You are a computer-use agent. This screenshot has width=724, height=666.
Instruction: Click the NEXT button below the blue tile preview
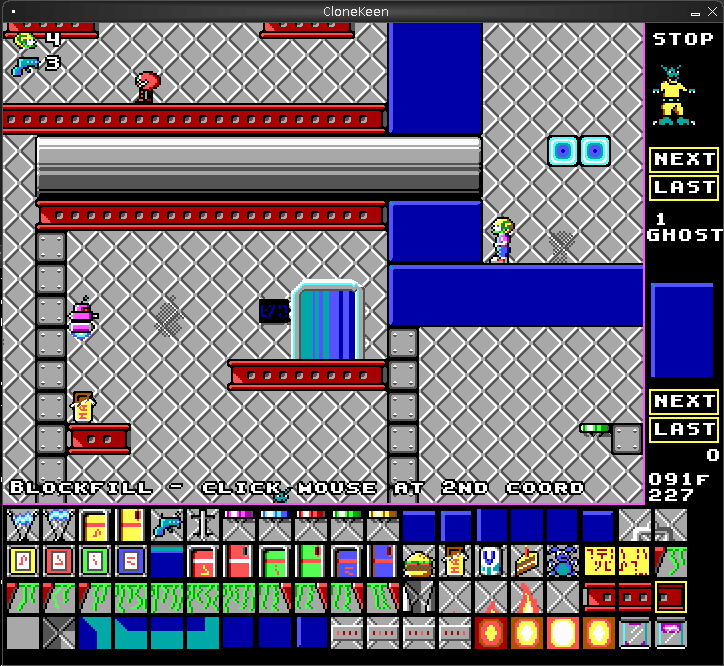pyautogui.click(x=684, y=401)
